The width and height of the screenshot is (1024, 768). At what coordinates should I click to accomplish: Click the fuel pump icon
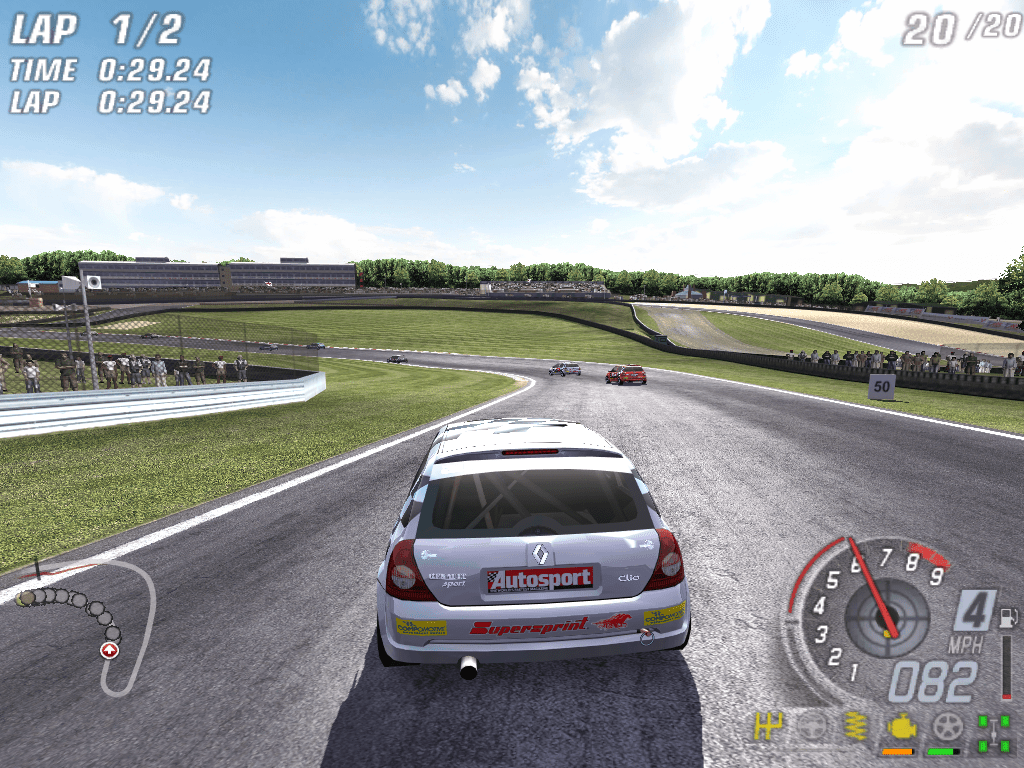tap(1007, 616)
